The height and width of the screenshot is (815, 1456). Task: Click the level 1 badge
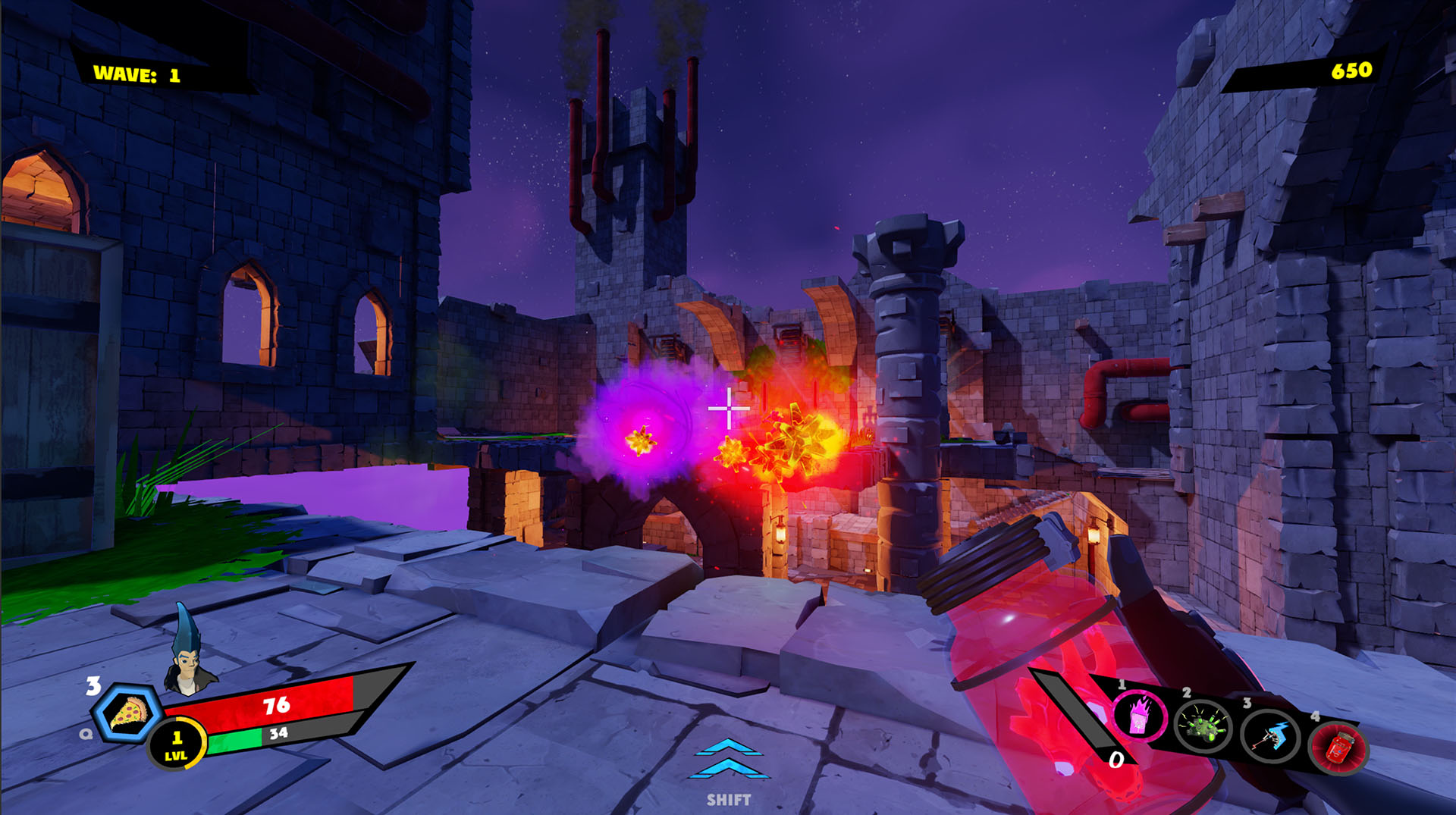pyautogui.click(x=177, y=744)
